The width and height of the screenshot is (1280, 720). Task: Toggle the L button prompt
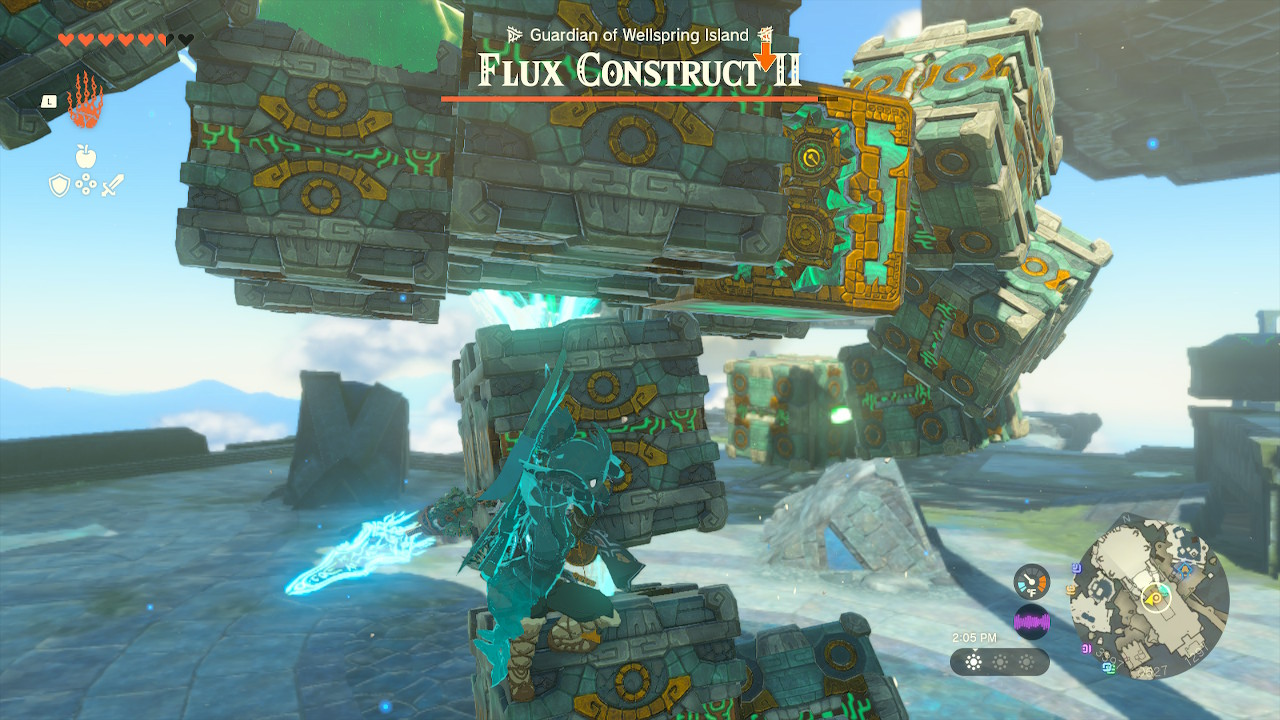(50, 100)
